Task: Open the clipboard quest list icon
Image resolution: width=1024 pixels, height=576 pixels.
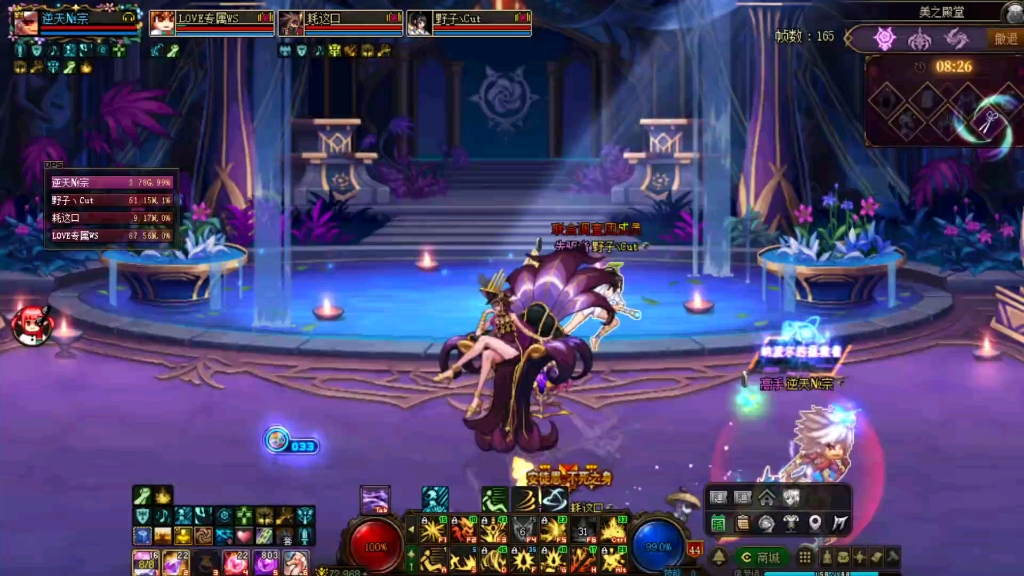Action: (x=743, y=522)
